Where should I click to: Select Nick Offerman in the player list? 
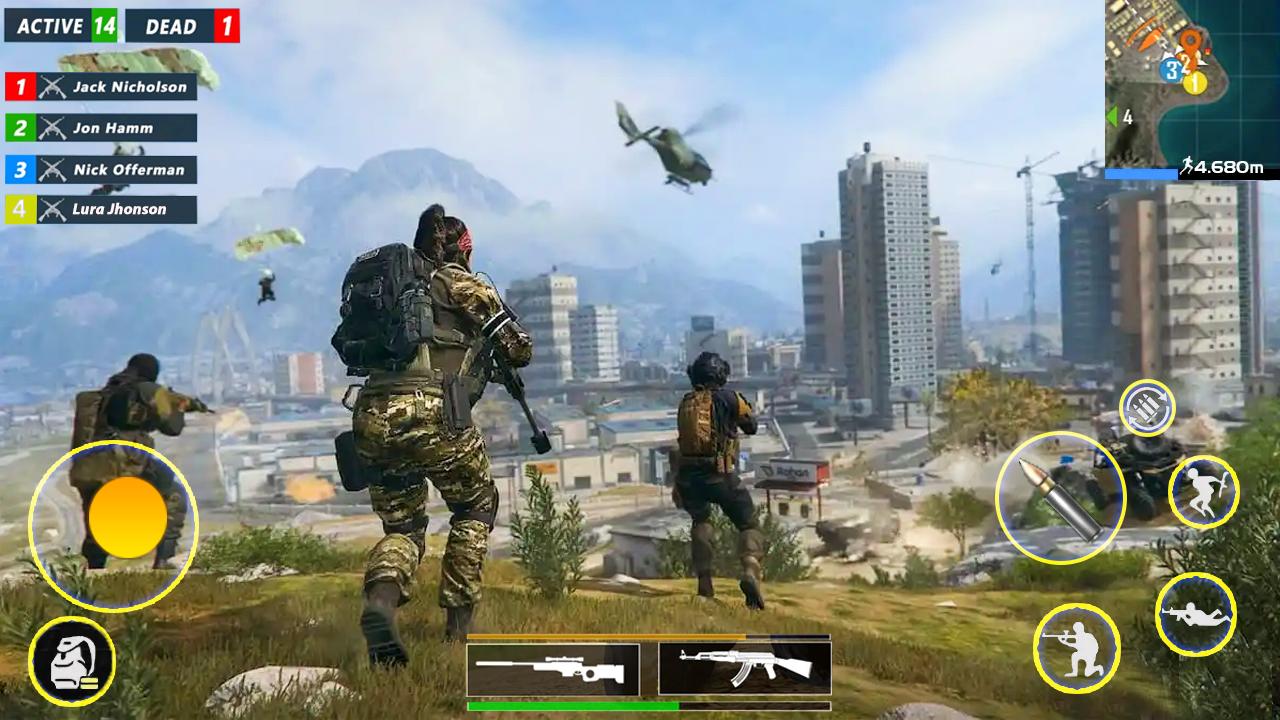(100, 170)
